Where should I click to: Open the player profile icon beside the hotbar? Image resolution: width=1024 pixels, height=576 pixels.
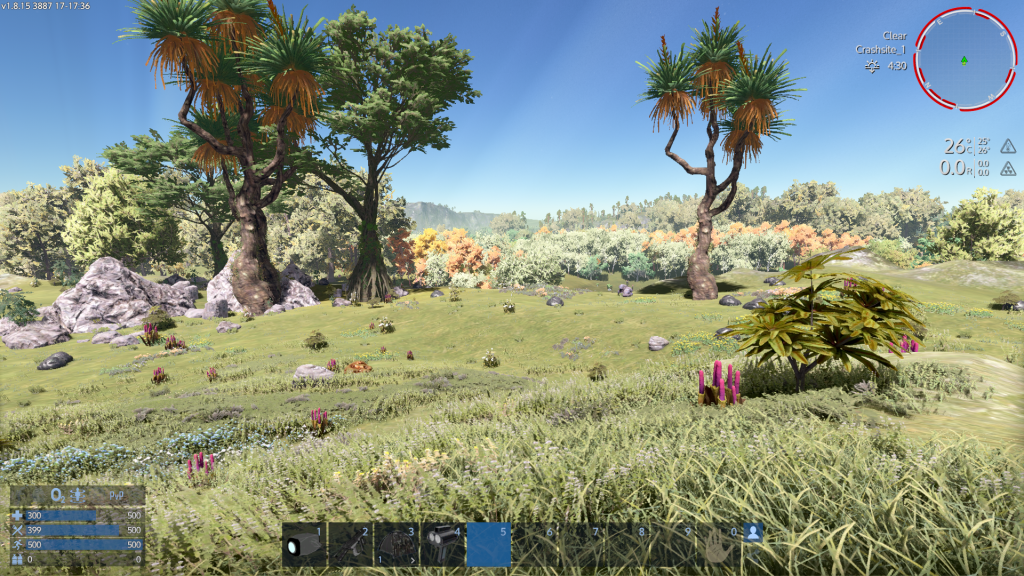coord(754,534)
